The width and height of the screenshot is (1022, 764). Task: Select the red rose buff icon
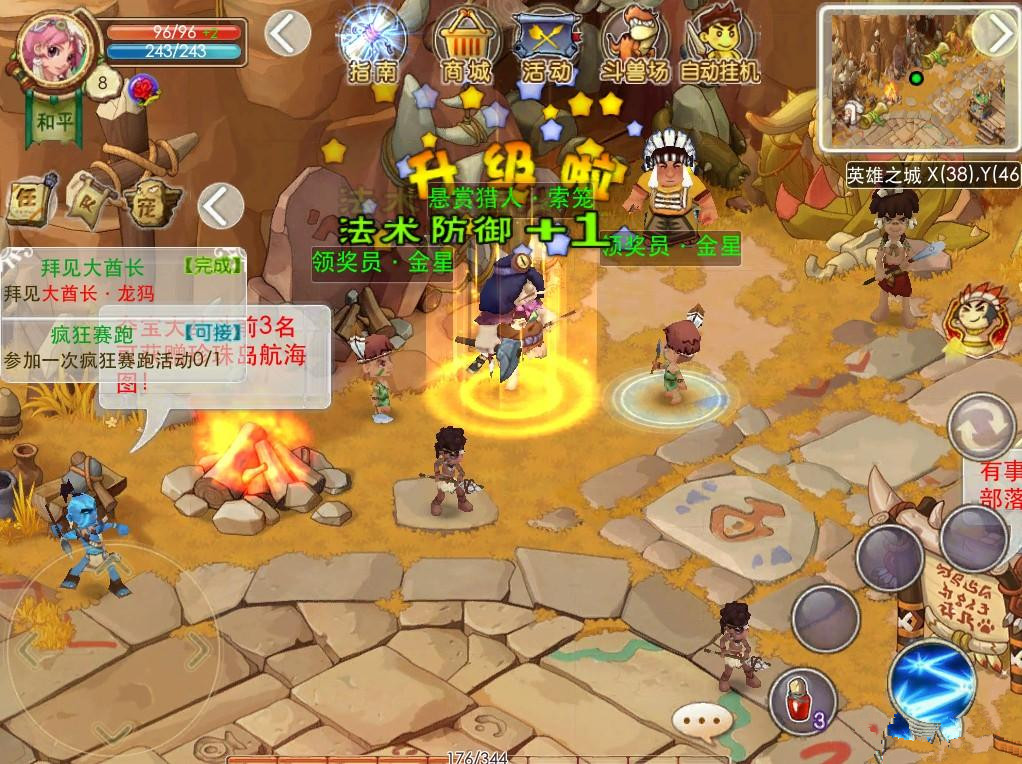[x=144, y=91]
